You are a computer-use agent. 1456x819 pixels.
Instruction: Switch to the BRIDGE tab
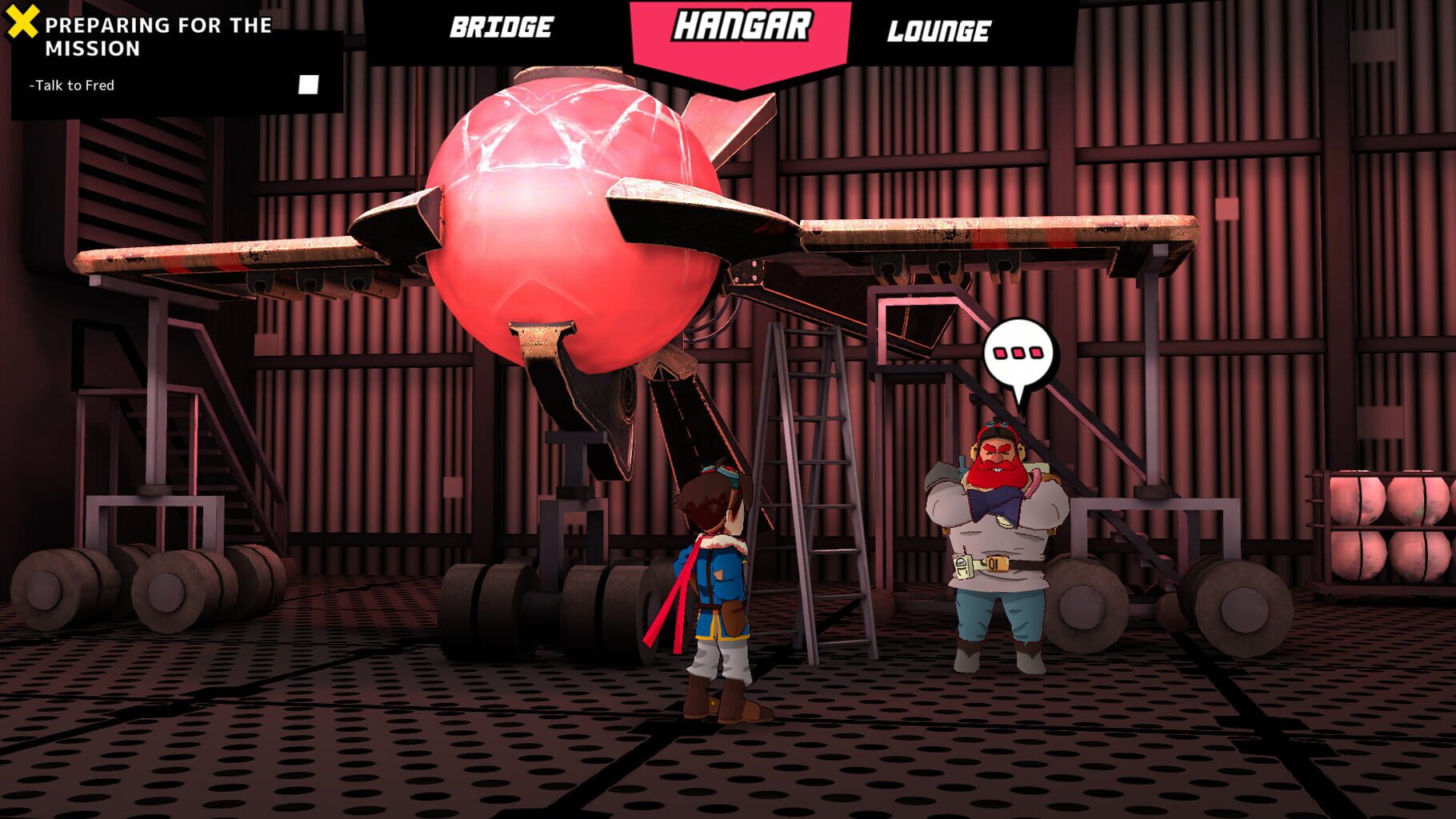click(500, 29)
